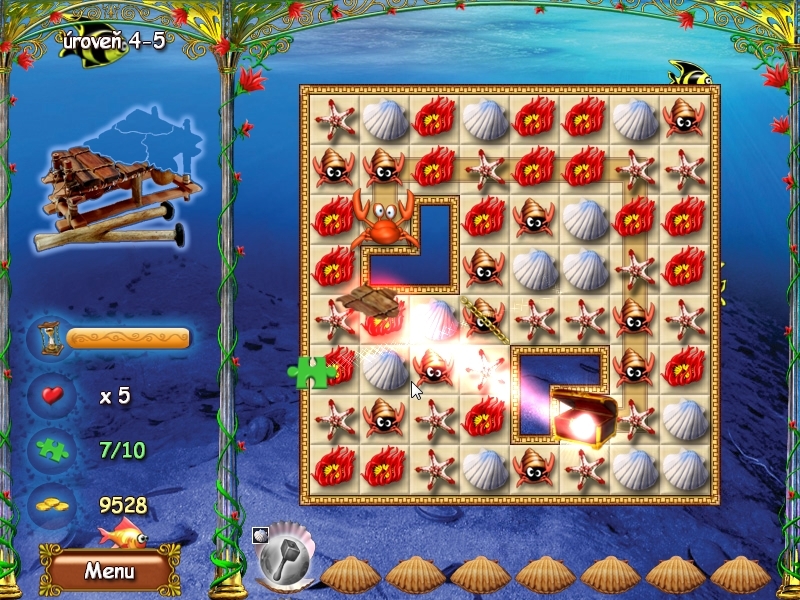Select the red coral tile in the bottom-left corner
The image size is (800, 600).
coord(335,467)
